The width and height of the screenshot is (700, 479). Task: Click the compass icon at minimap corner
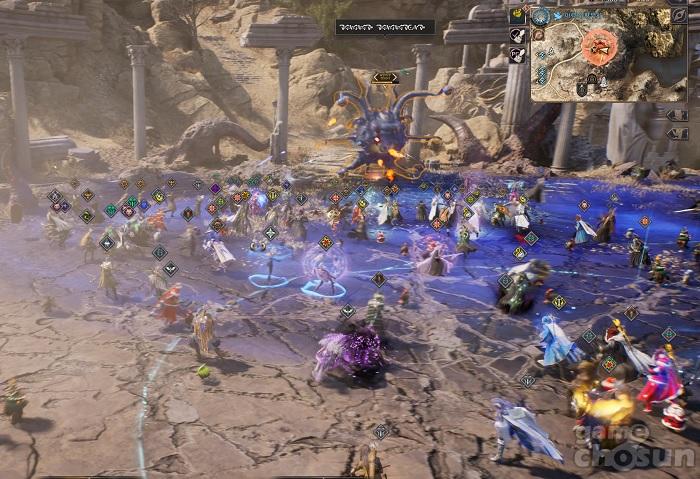679,15
